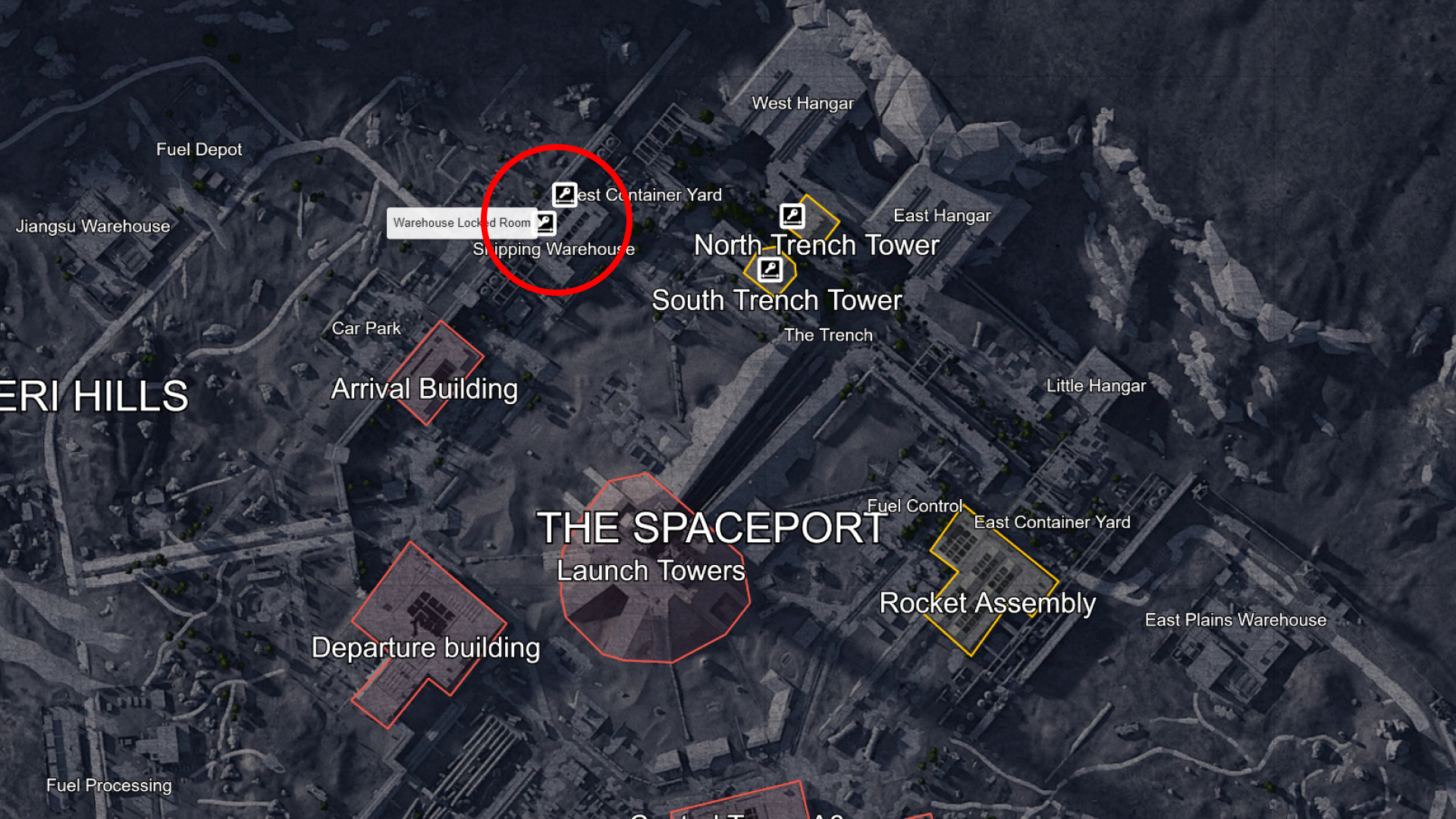Click the Fuel Processing label
The height and width of the screenshot is (819, 1456).
click(109, 786)
